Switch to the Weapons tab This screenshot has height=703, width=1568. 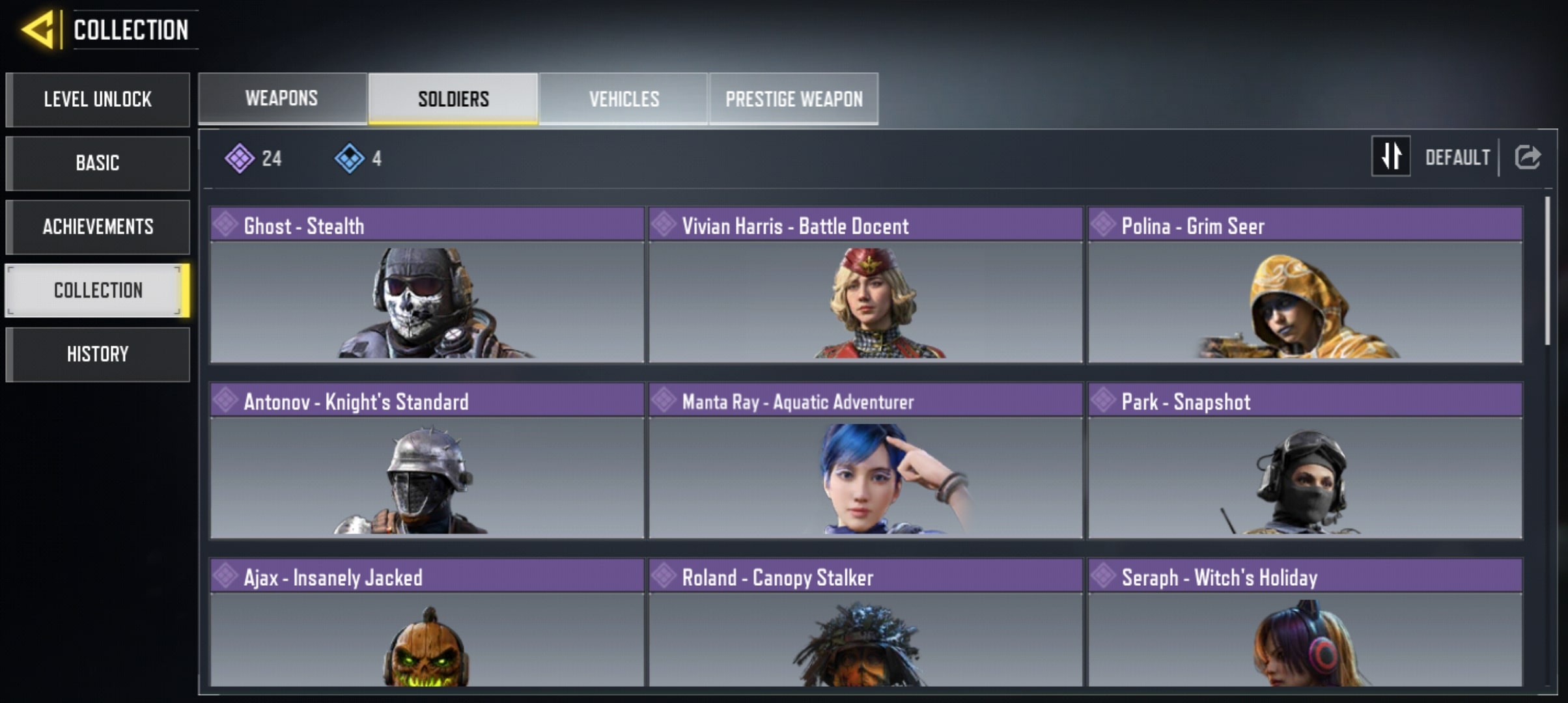point(282,98)
